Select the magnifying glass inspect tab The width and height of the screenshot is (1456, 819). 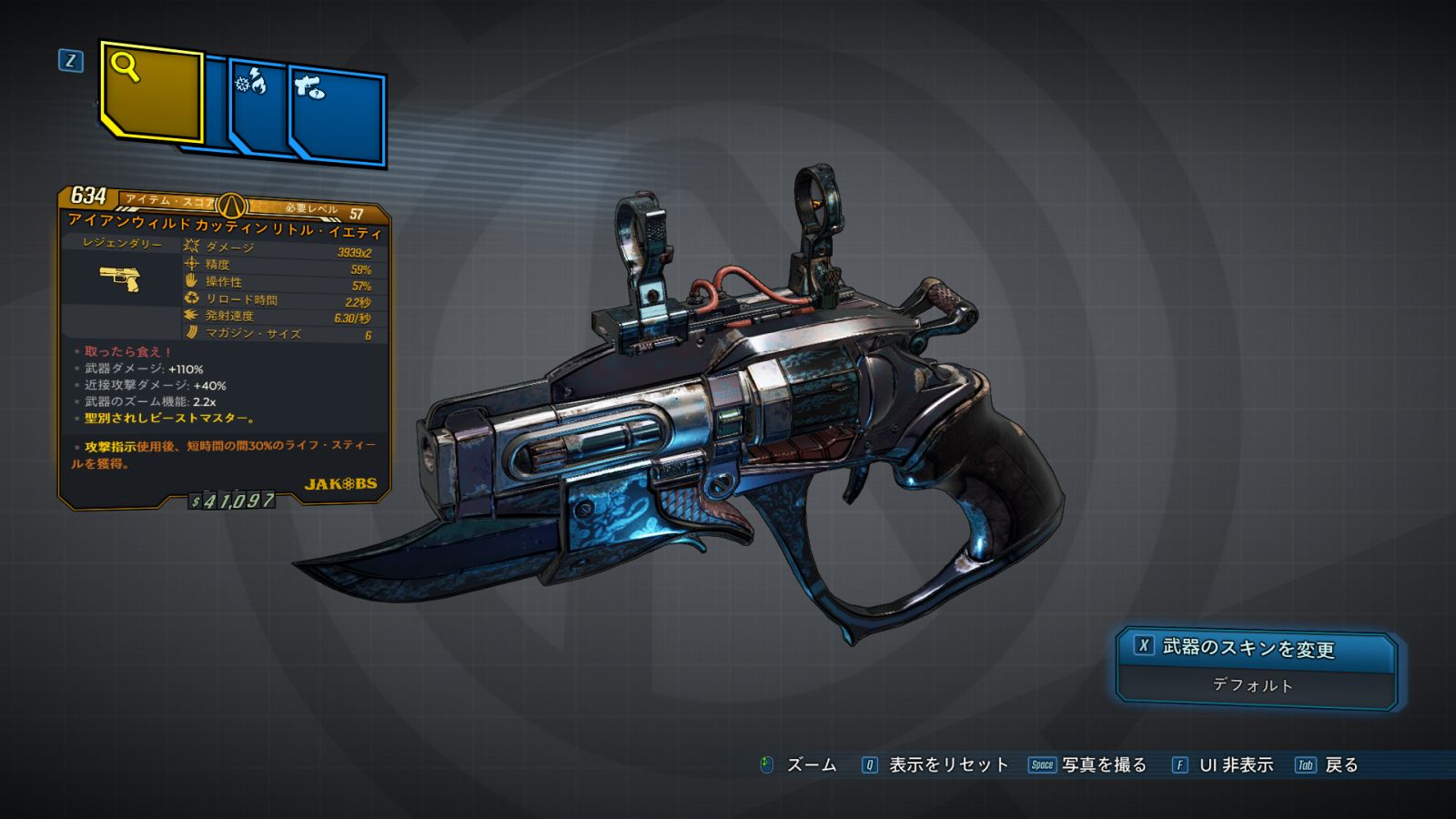tap(150, 91)
